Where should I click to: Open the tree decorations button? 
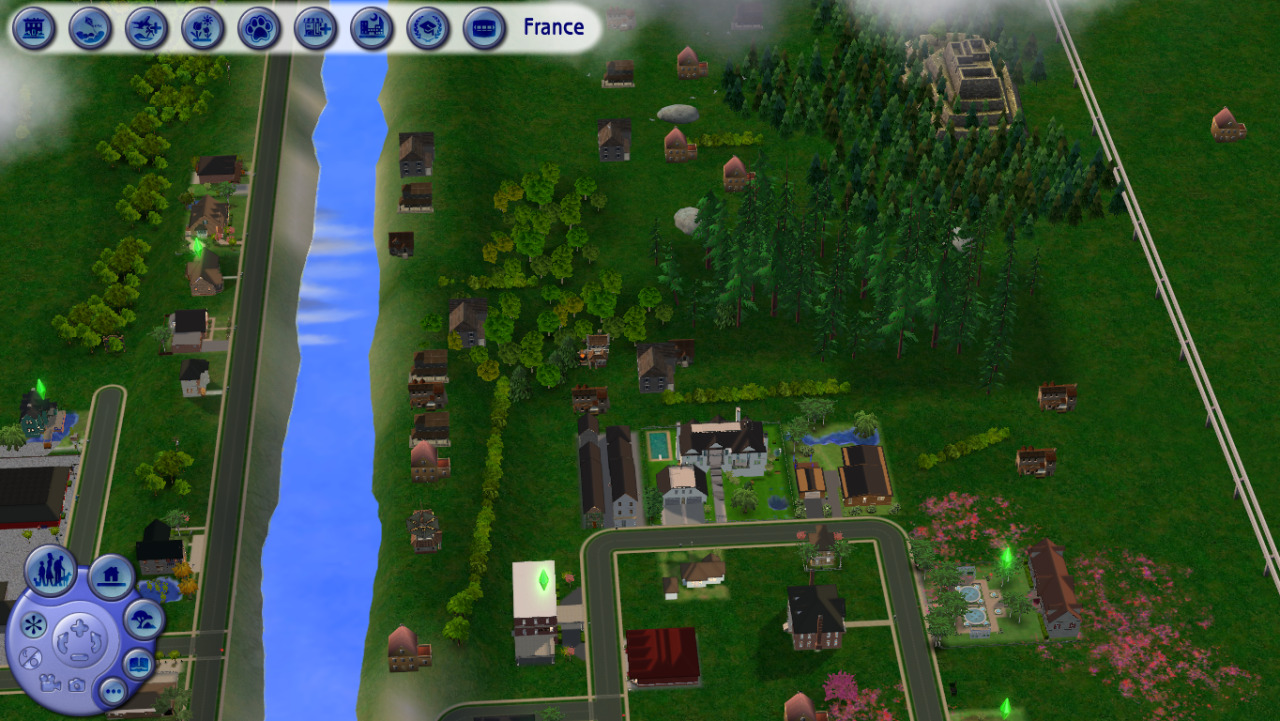144,619
